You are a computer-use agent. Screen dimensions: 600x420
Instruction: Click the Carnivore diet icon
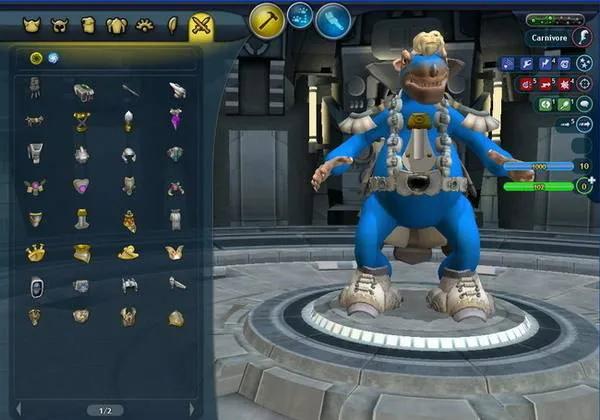tap(582, 38)
